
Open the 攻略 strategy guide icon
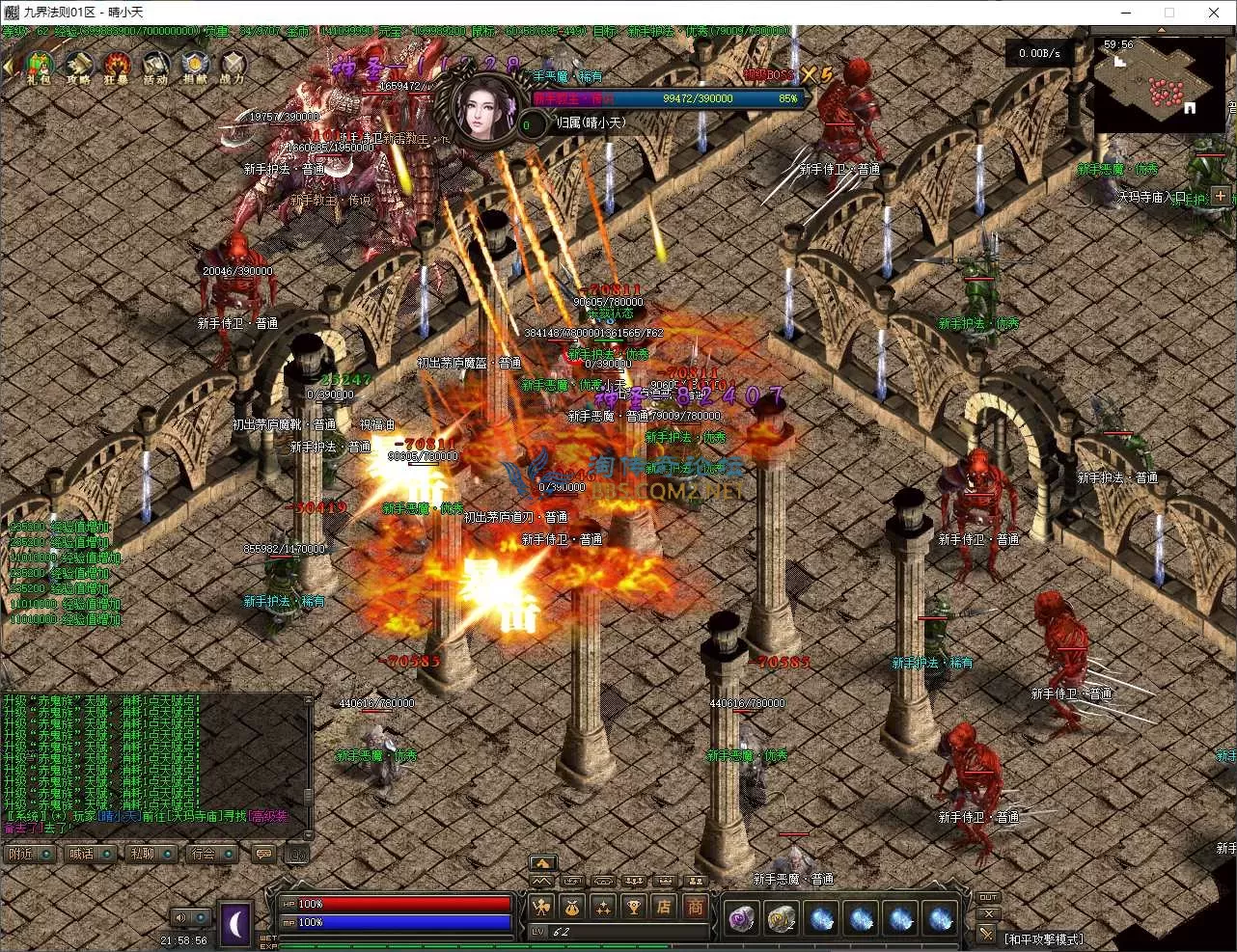pyautogui.click(x=79, y=68)
